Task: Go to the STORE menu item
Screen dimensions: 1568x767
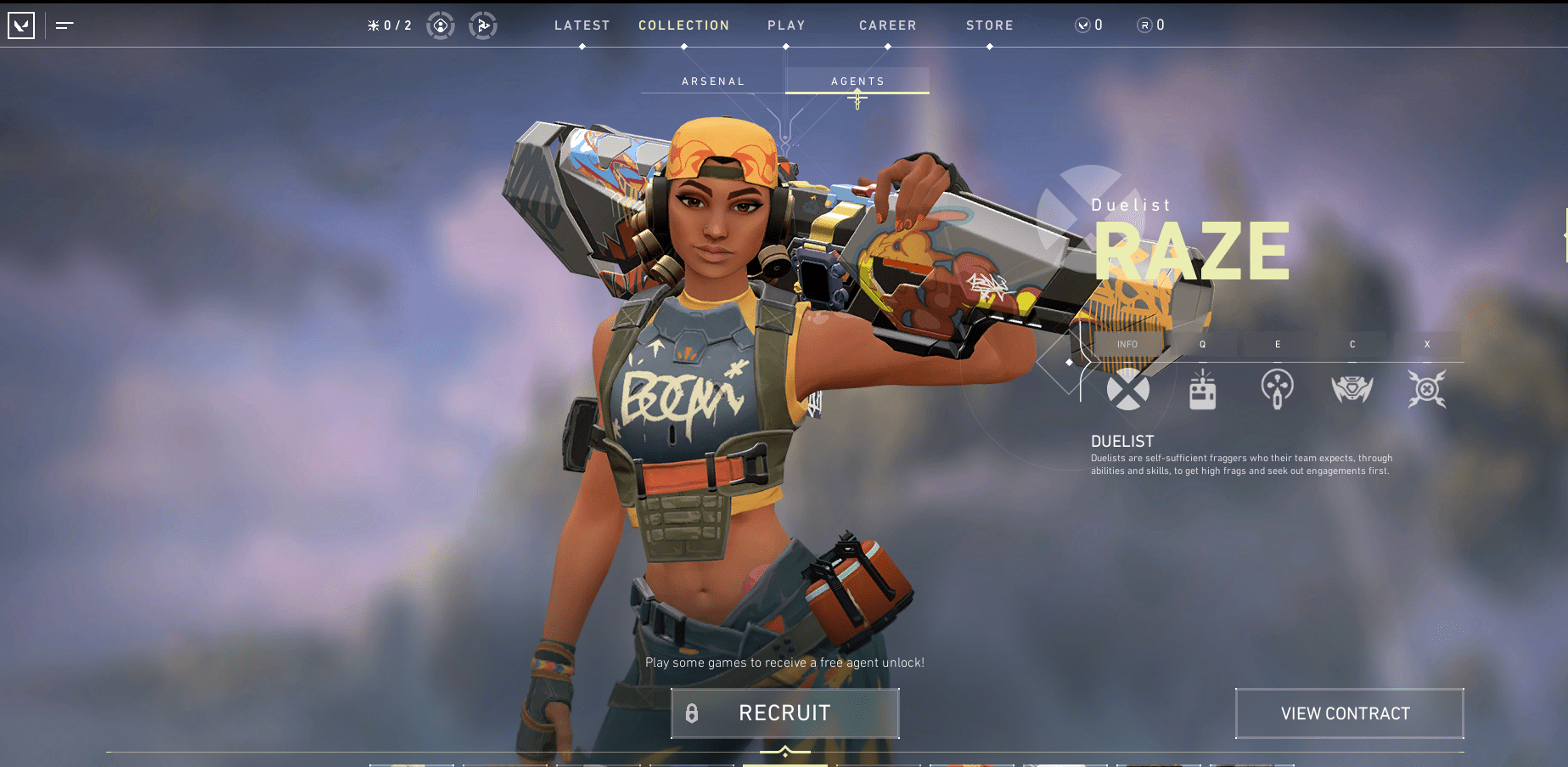Action: 989,25
